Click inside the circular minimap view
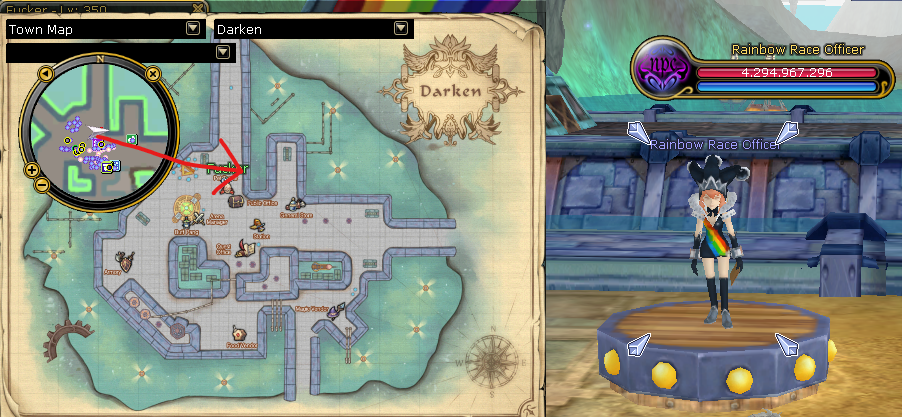Image resolution: width=902 pixels, height=417 pixels. tap(99, 130)
